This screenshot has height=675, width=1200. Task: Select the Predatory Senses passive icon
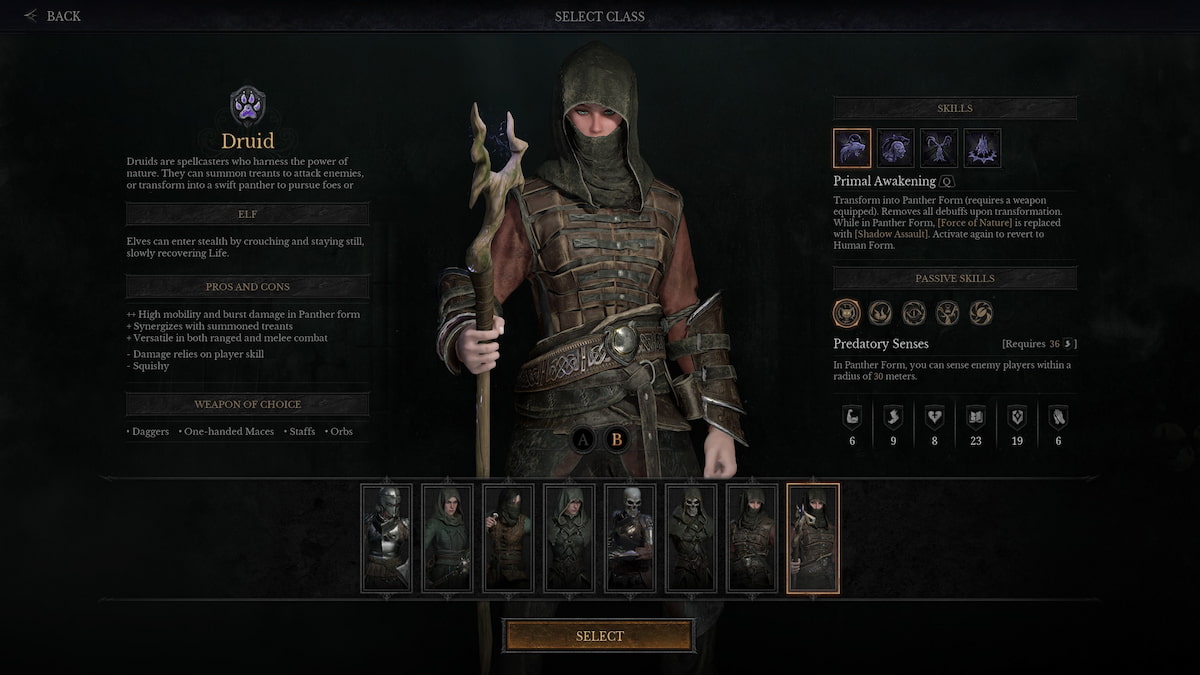tap(847, 313)
